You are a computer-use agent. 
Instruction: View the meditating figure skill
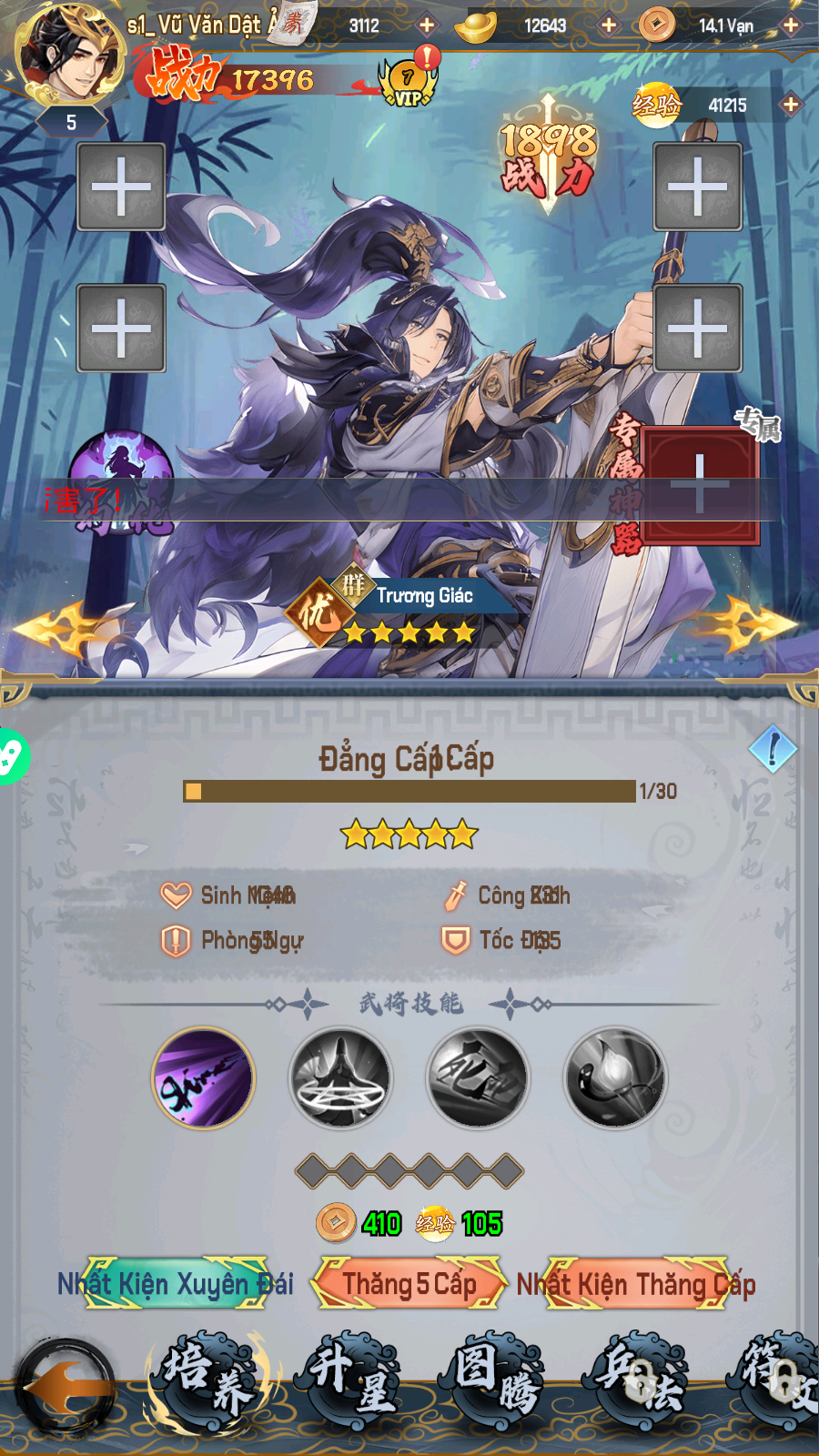340,1078
